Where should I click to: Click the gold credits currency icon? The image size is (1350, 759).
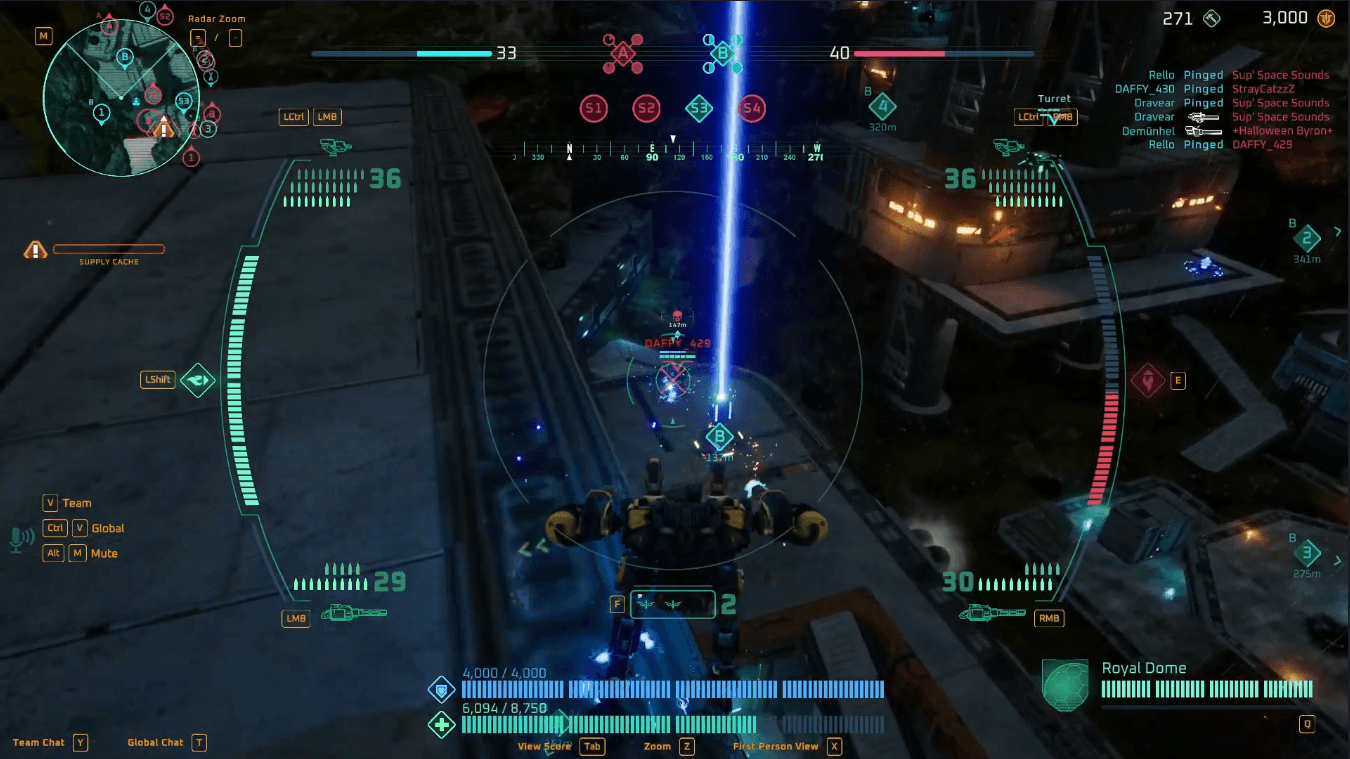[x=1326, y=18]
